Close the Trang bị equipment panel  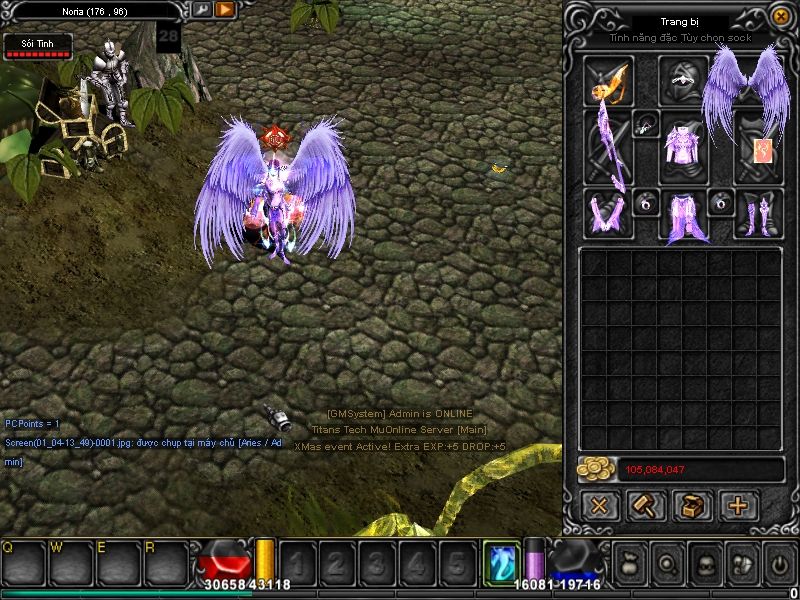(x=780, y=17)
